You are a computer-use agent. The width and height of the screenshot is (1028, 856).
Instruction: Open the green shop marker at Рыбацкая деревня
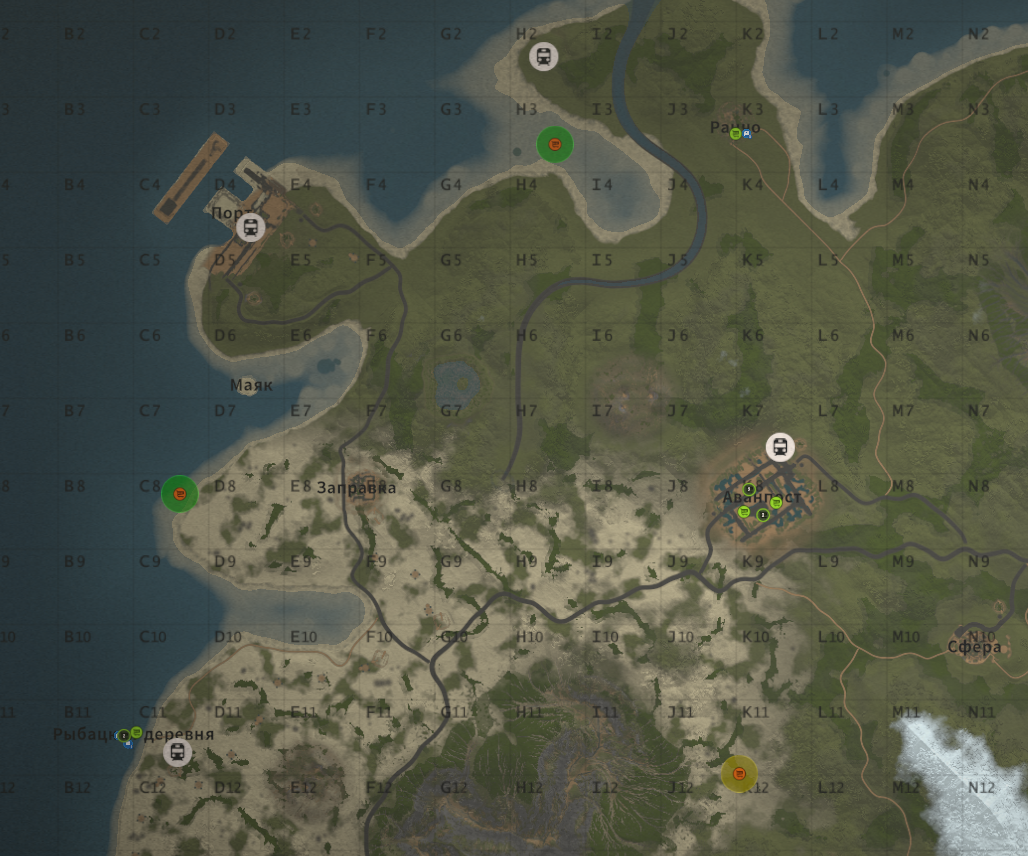(137, 732)
